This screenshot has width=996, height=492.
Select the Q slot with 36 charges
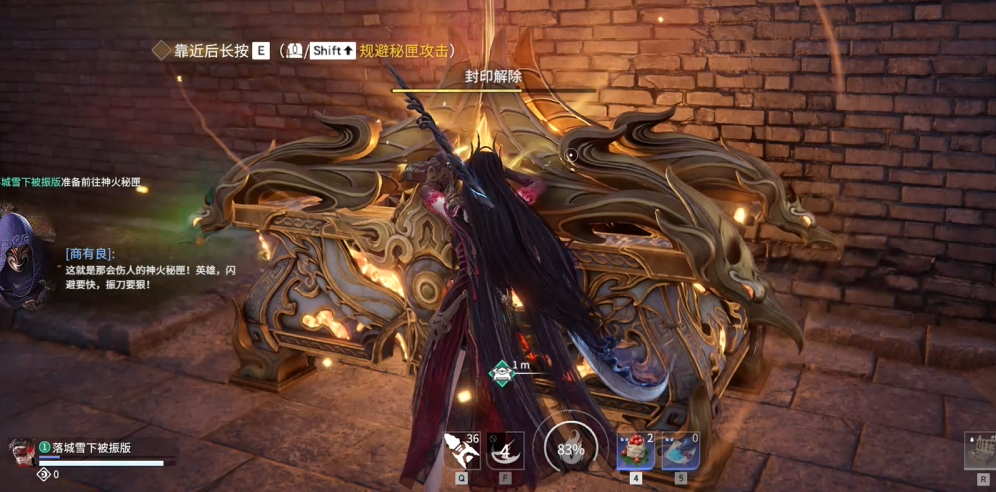[x=461, y=450]
